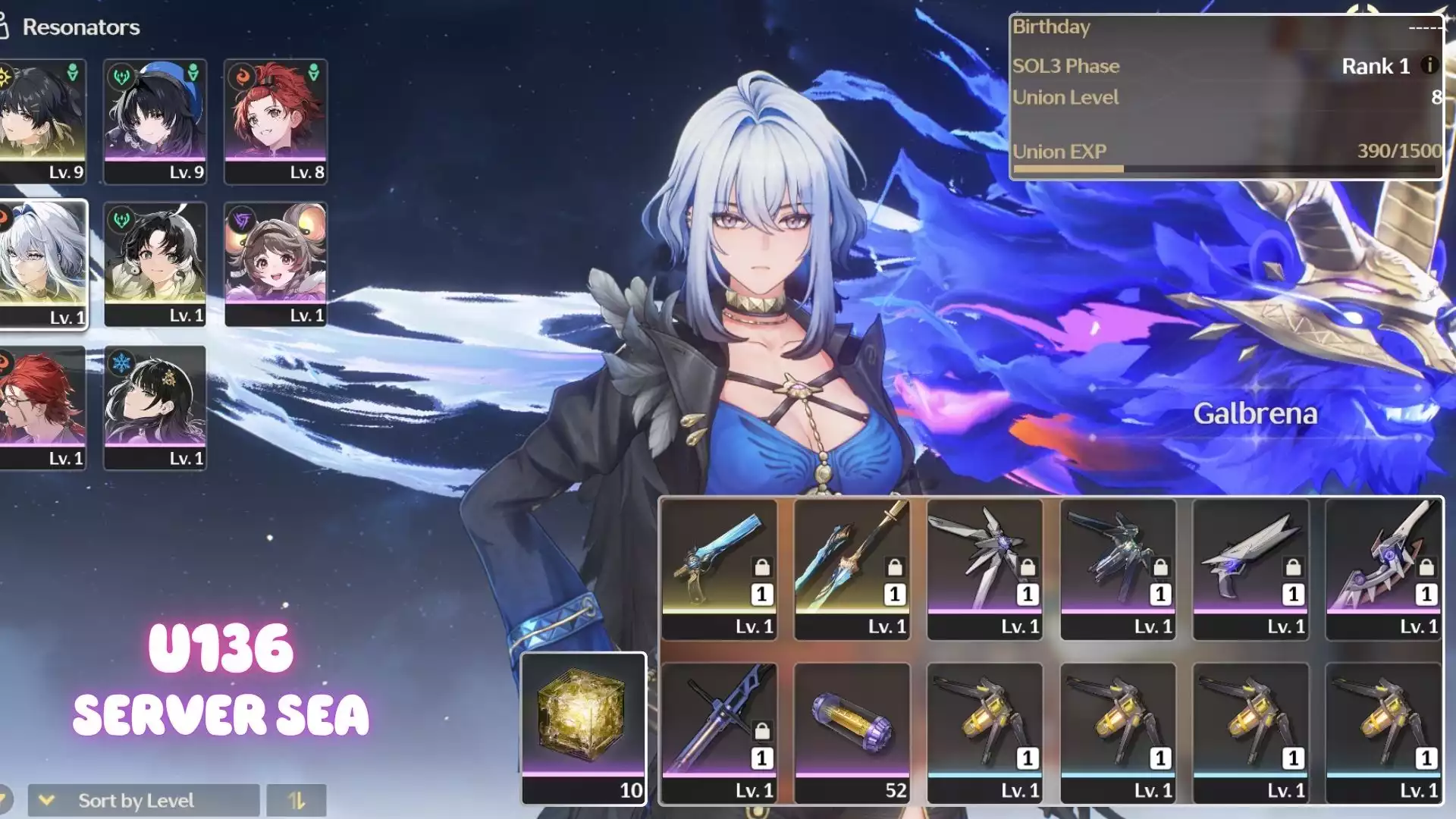Image resolution: width=1456 pixels, height=819 pixels.
Task: Choose the blue-beret Lv. 9 resonator portrait
Action: (x=155, y=121)
